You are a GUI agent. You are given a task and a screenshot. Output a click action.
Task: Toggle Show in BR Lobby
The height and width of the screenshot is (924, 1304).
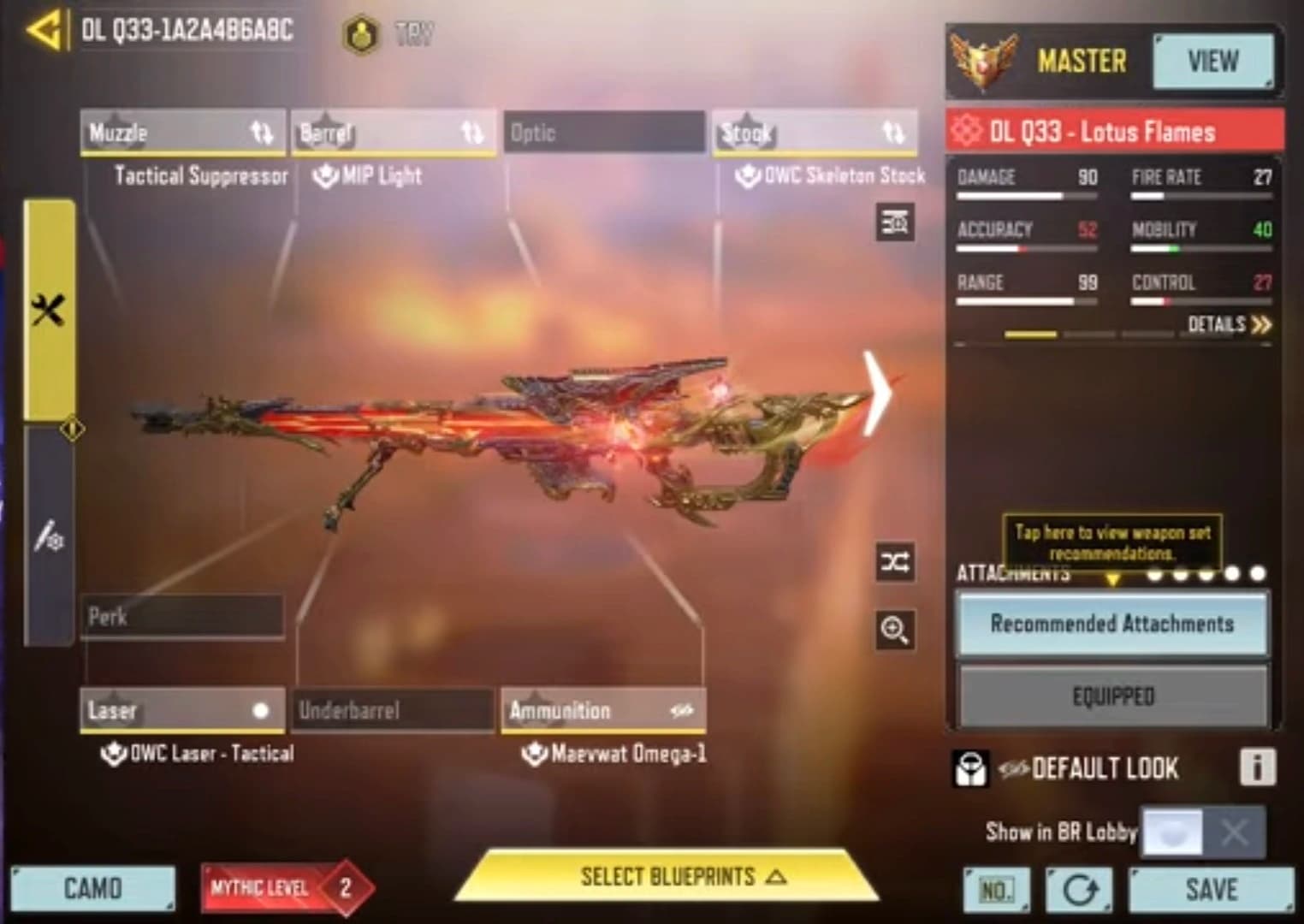click(x=1202, y=832)
